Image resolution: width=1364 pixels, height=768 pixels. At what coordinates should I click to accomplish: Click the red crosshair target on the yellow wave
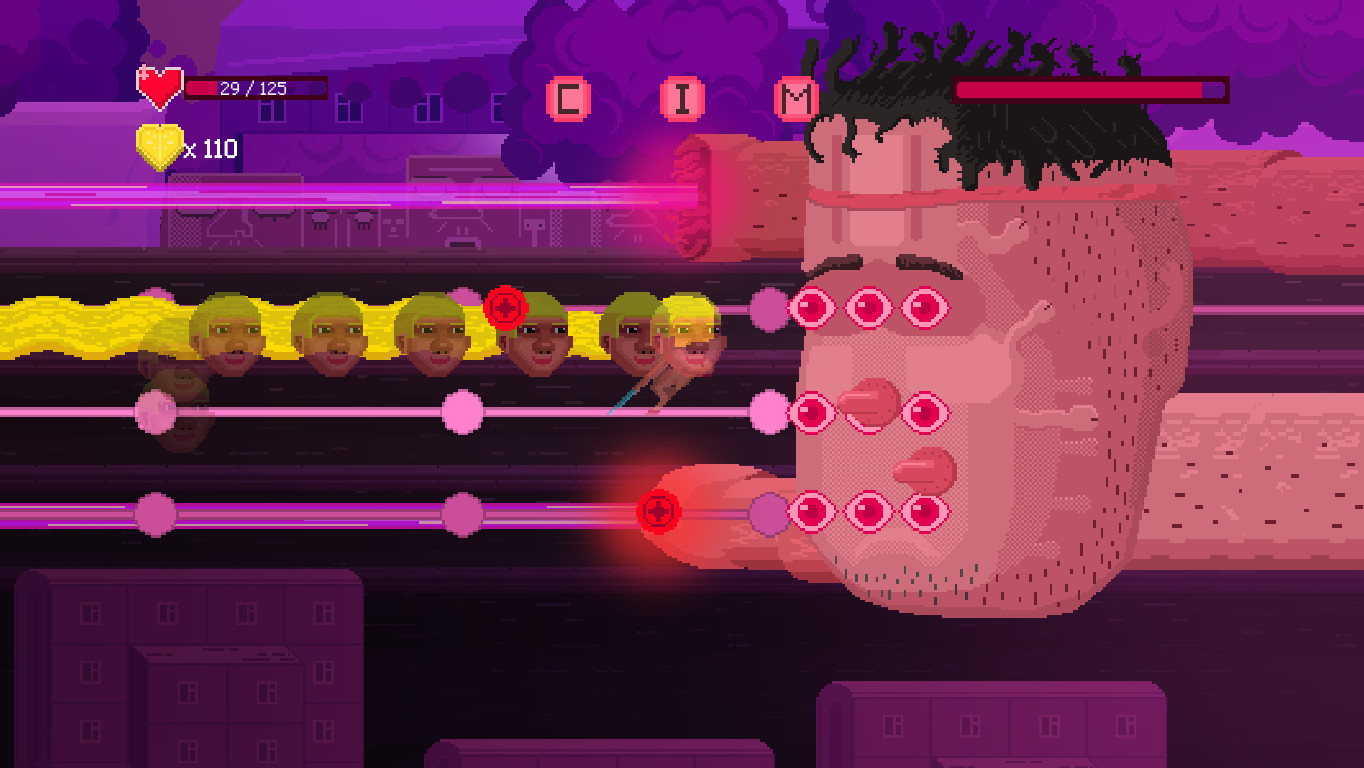tap(504, 309)
